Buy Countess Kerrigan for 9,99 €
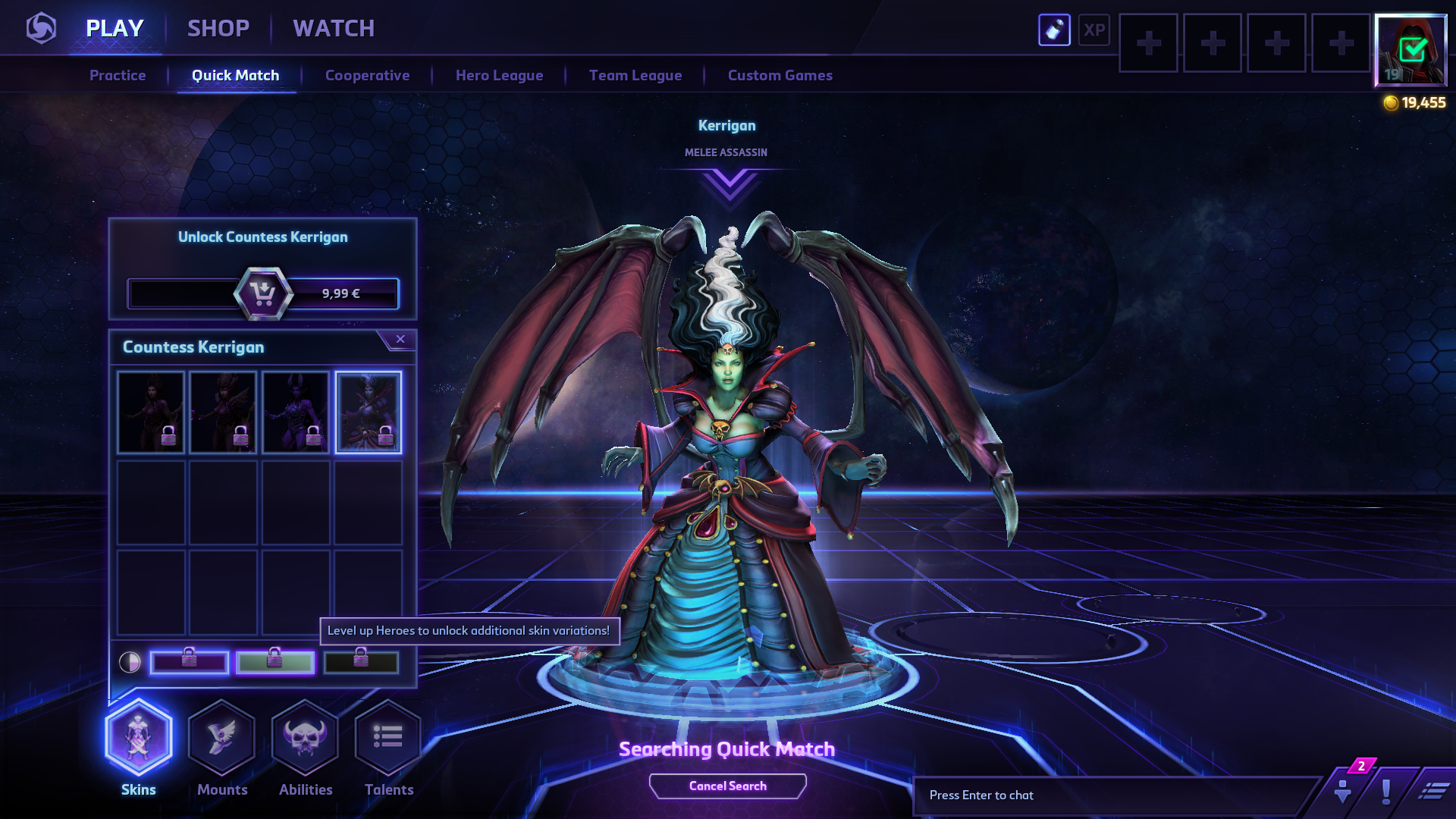The width and height of the screenshot is (1456, 819). tap(263, 293)
